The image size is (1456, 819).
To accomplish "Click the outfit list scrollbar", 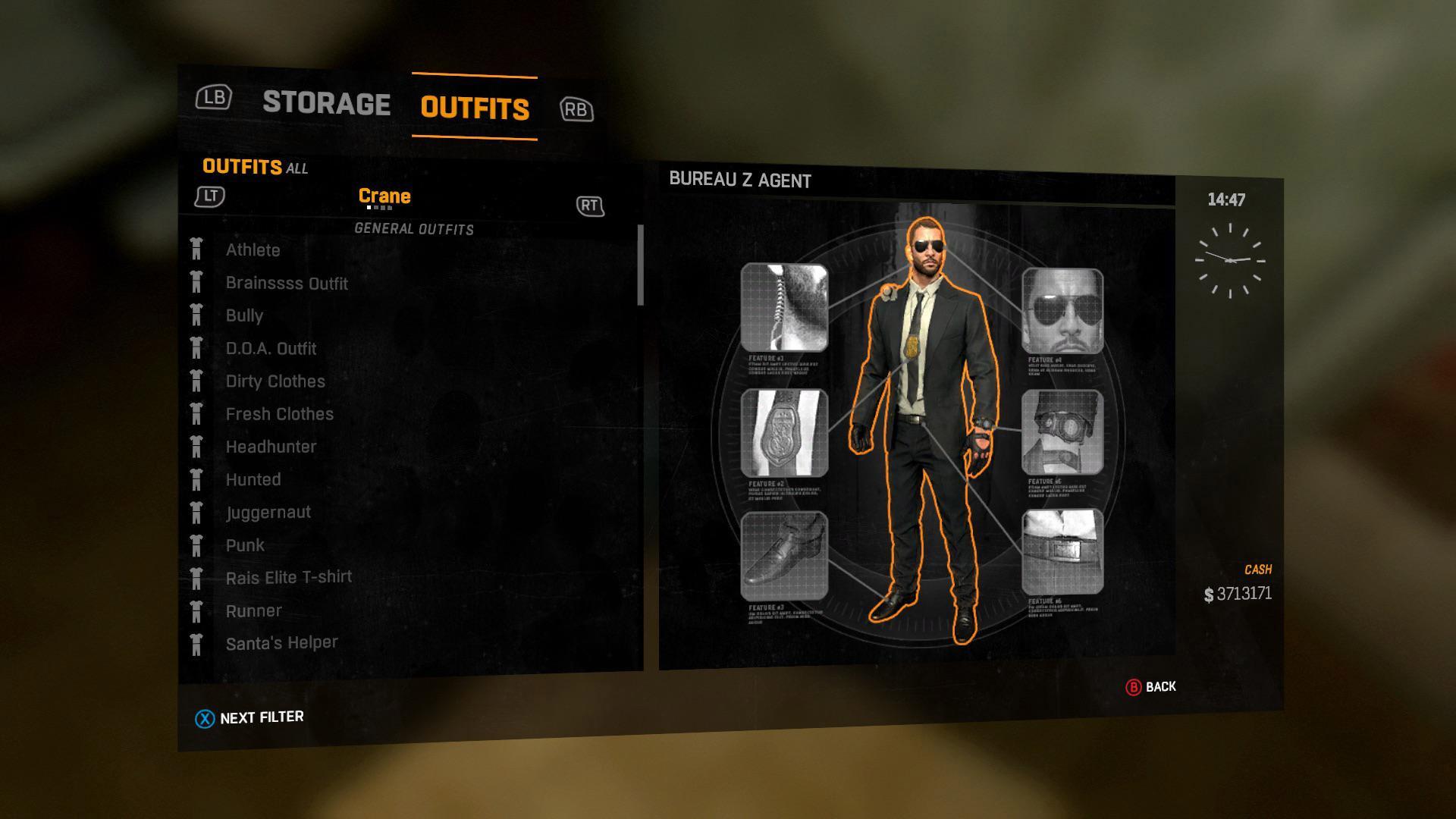I will coord(641,265).
